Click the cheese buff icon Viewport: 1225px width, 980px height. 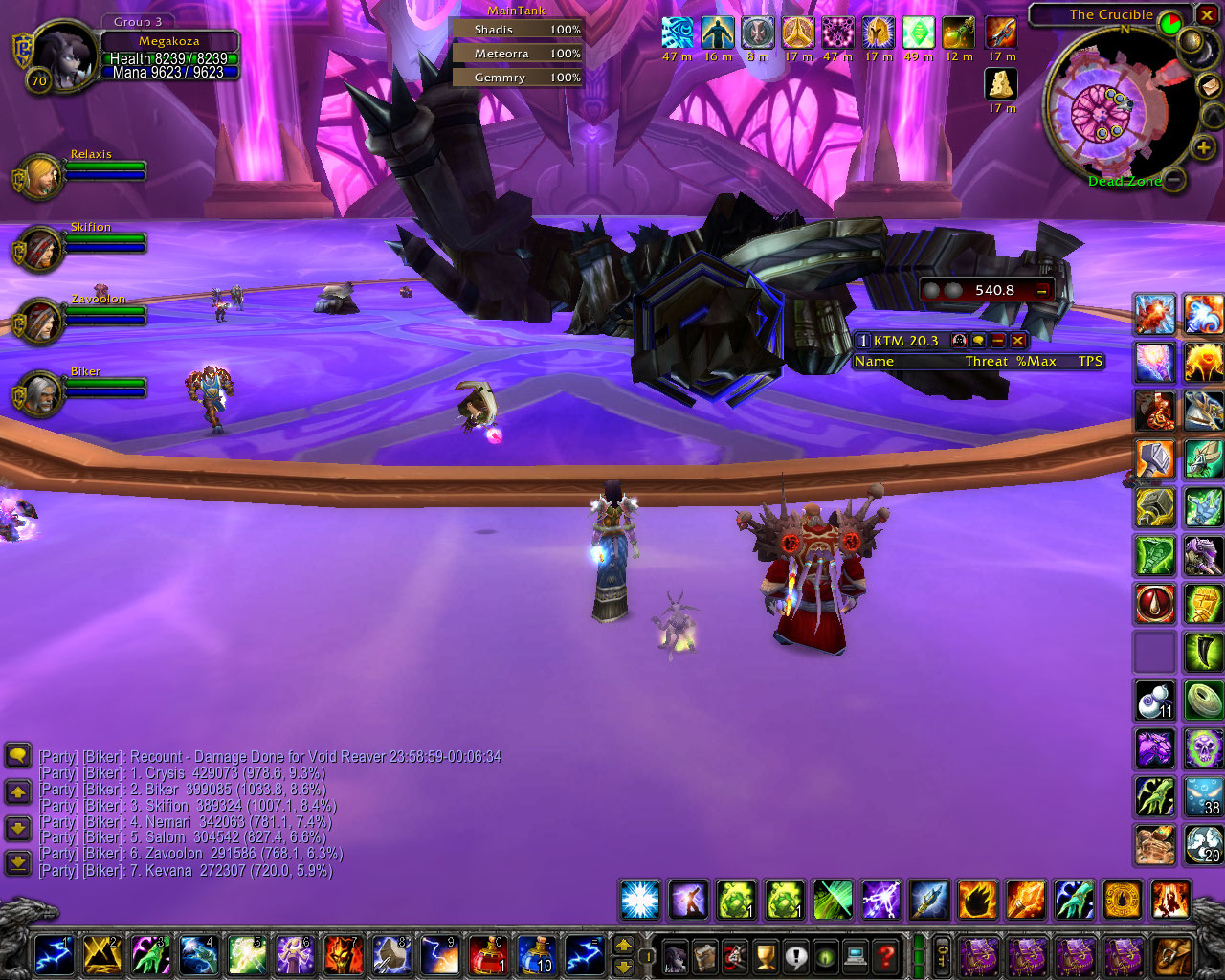point(1001,84)
